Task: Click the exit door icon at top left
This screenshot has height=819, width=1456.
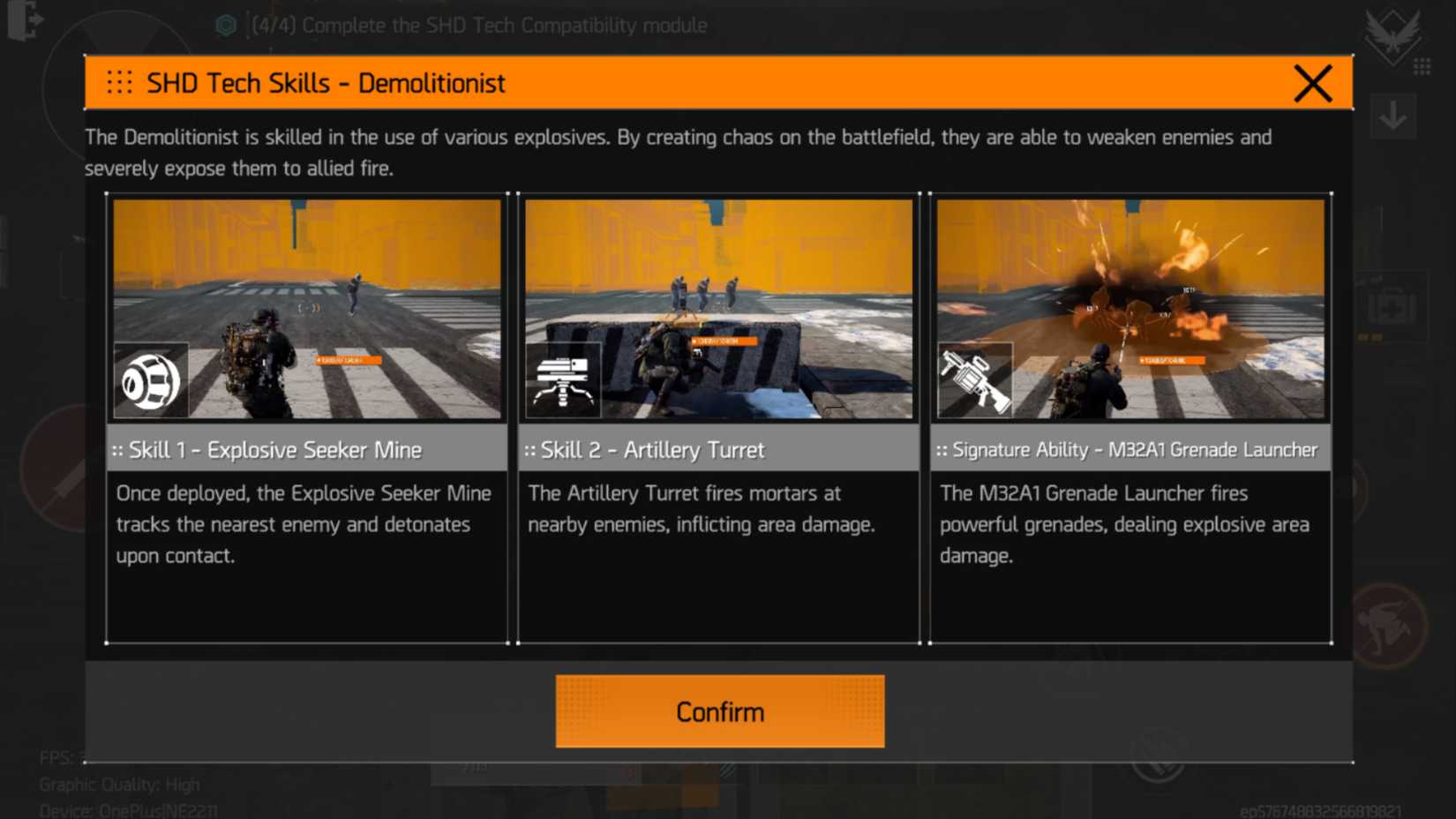Action: (24, 22)
